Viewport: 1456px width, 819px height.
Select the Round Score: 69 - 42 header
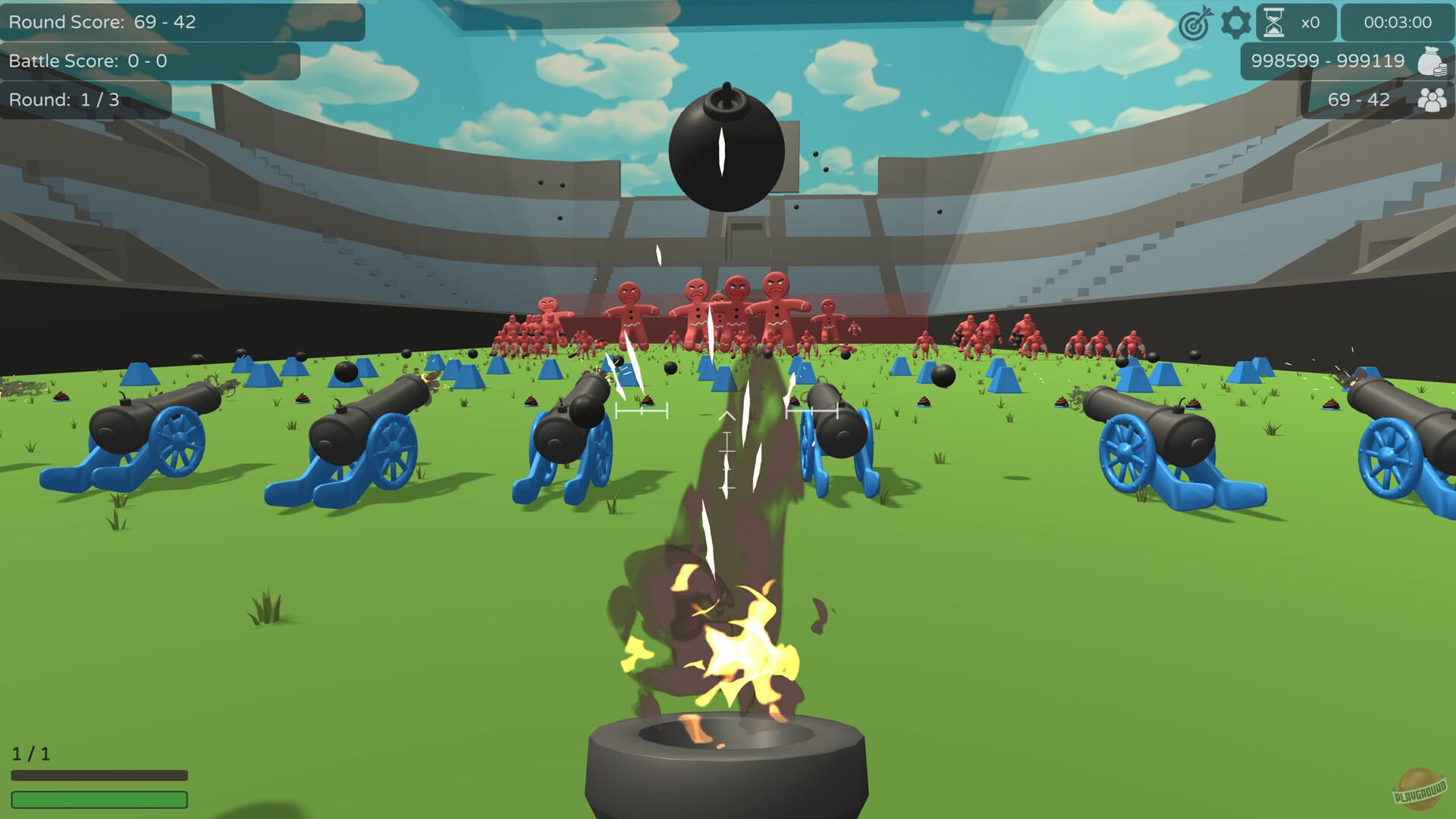102,22
